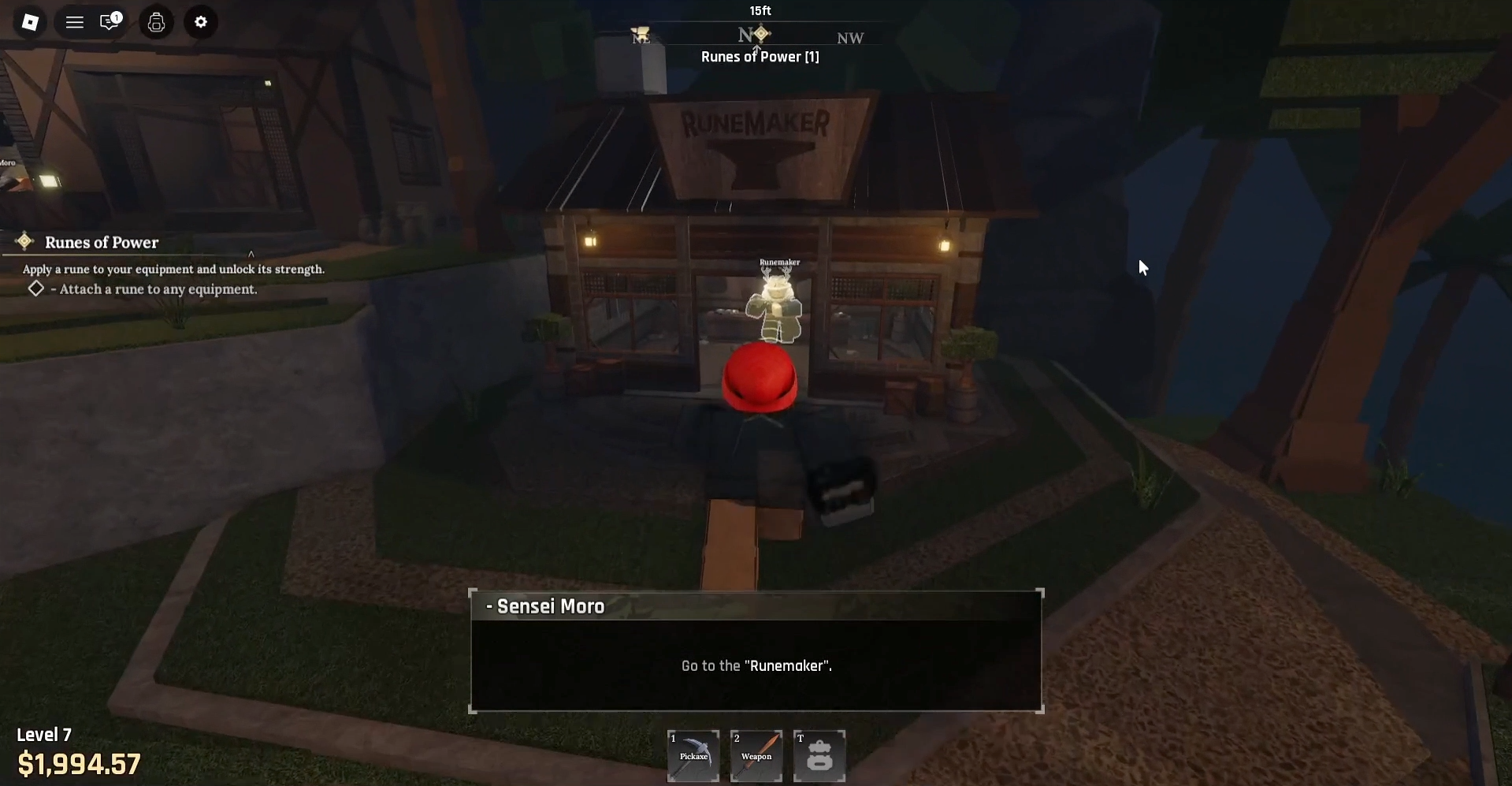1512x786 pixels.
Task: Select the Pickaxe in hotbar slot 1
Action: [x=693, y=755]
